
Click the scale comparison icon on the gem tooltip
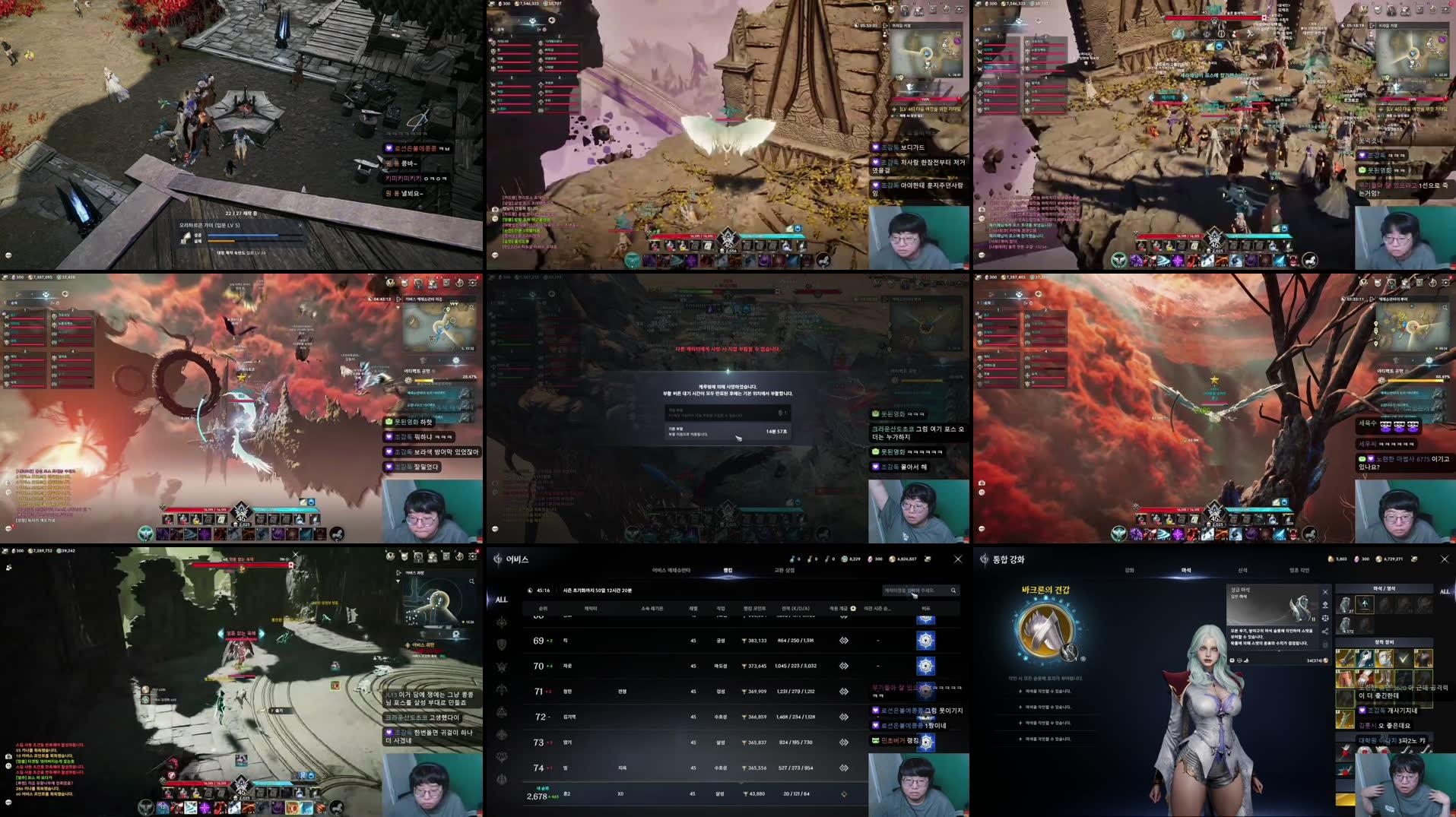pyautogui.click(x=1326, y=618)
